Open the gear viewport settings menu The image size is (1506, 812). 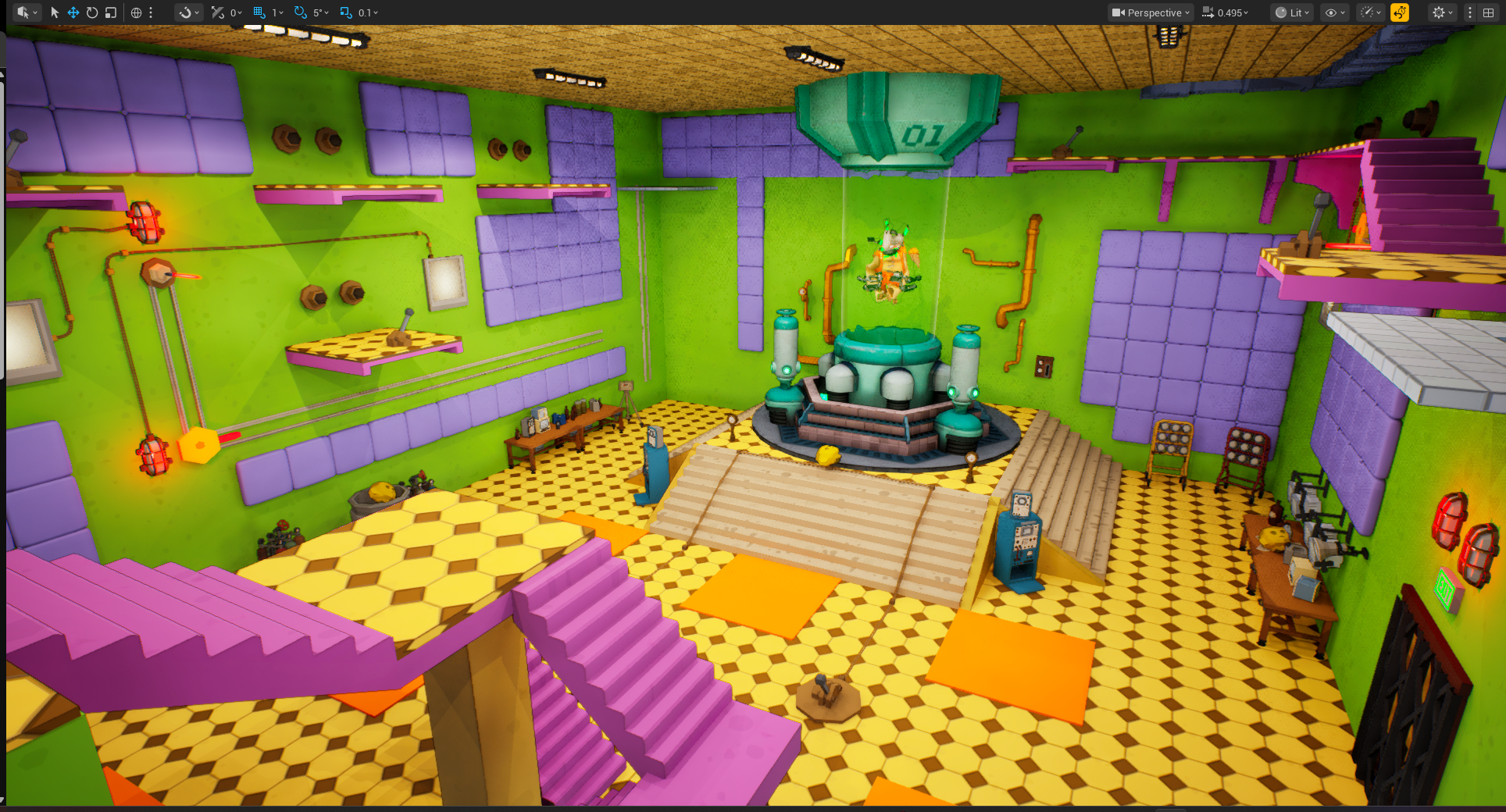click(x=1441, y=12)
